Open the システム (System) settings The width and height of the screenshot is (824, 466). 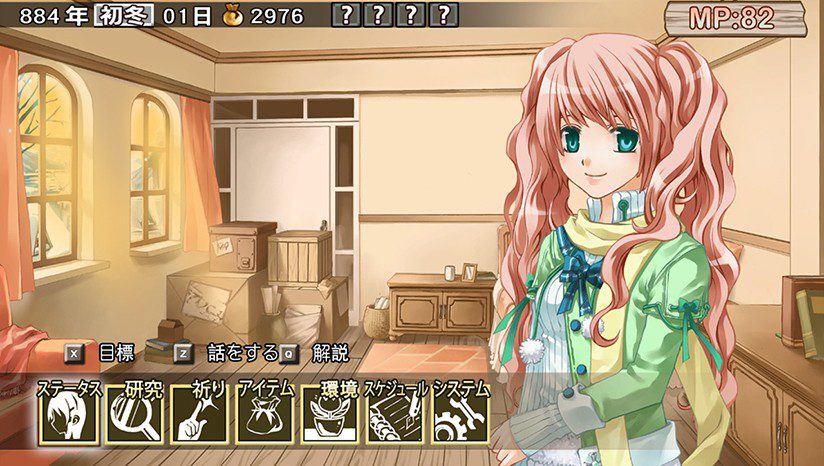point(460,415)
